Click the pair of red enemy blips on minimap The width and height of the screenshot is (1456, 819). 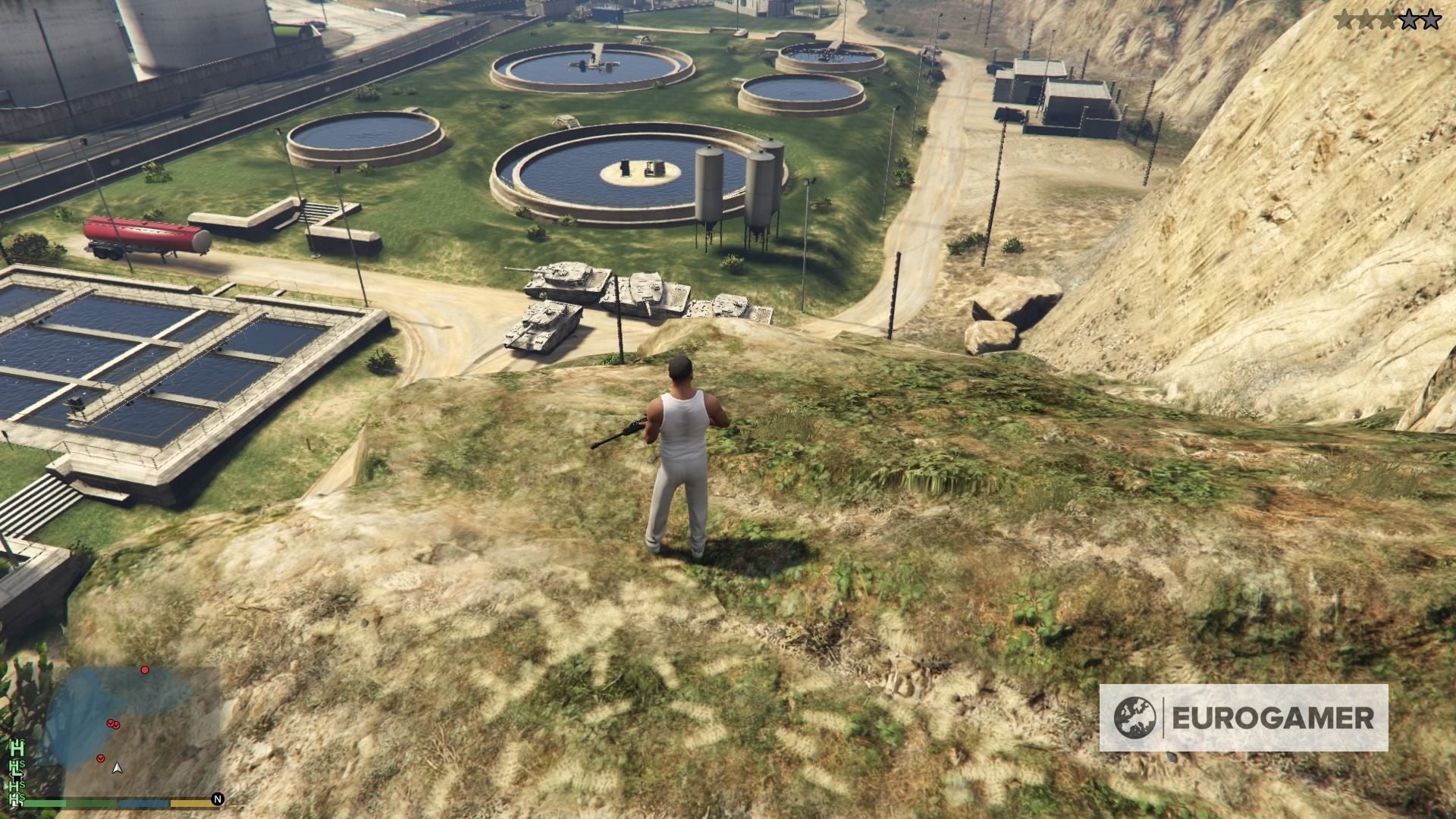(x=114, y=725)
